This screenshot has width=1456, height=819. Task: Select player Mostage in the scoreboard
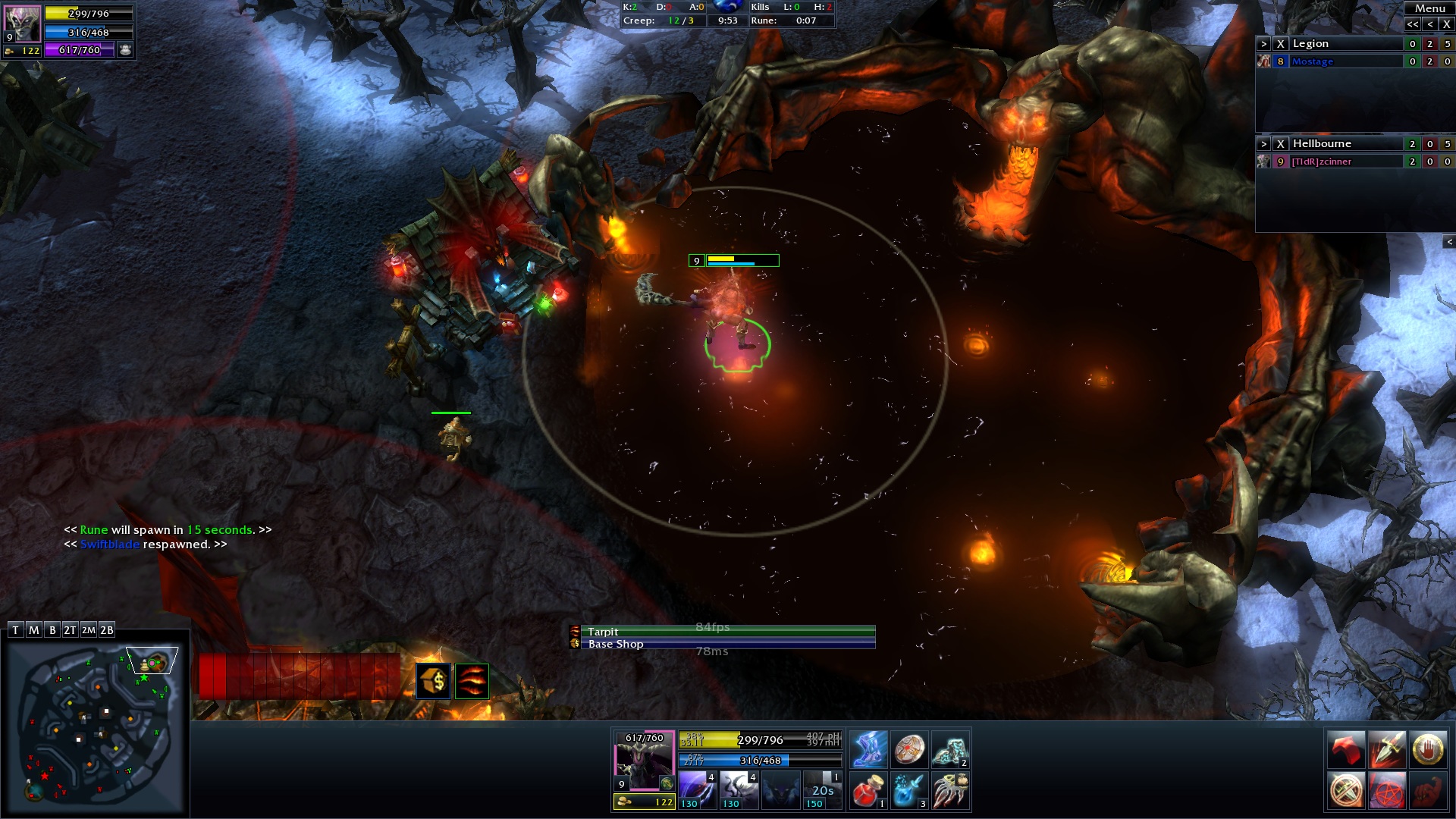click(1312, 62)
